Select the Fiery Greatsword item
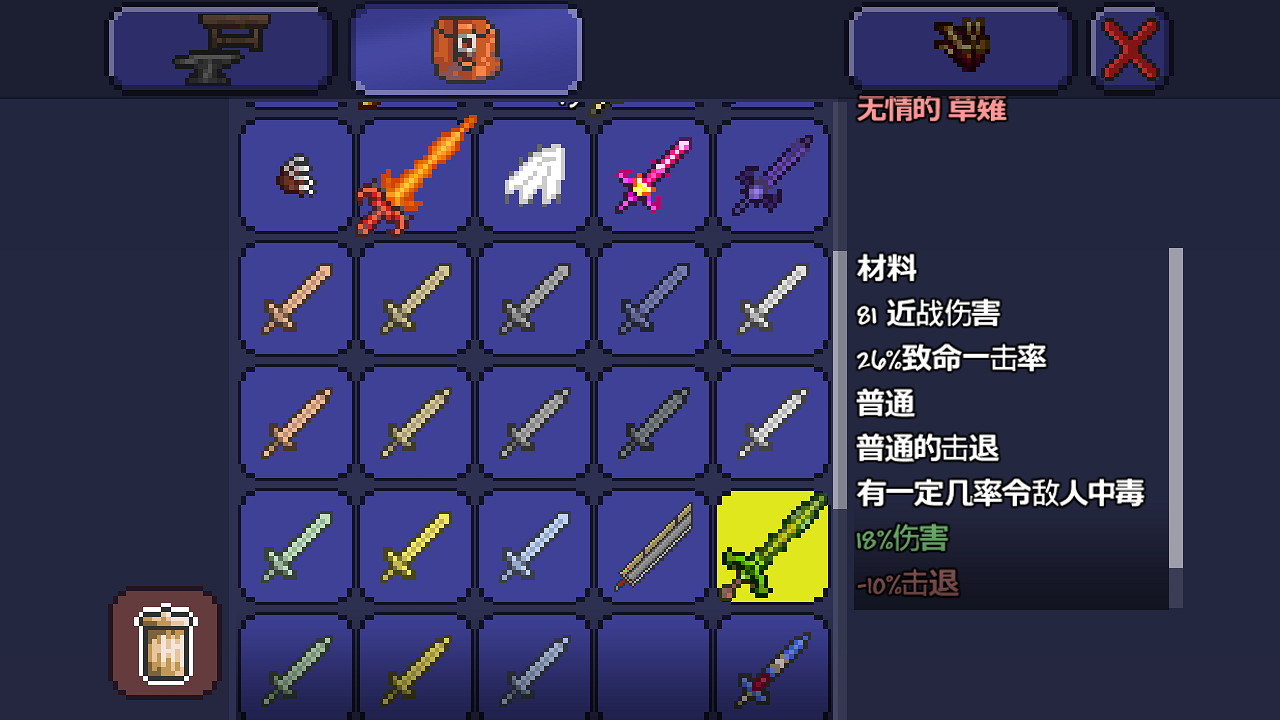This screenshot has width=1280, height=720. tap(414, 175)
